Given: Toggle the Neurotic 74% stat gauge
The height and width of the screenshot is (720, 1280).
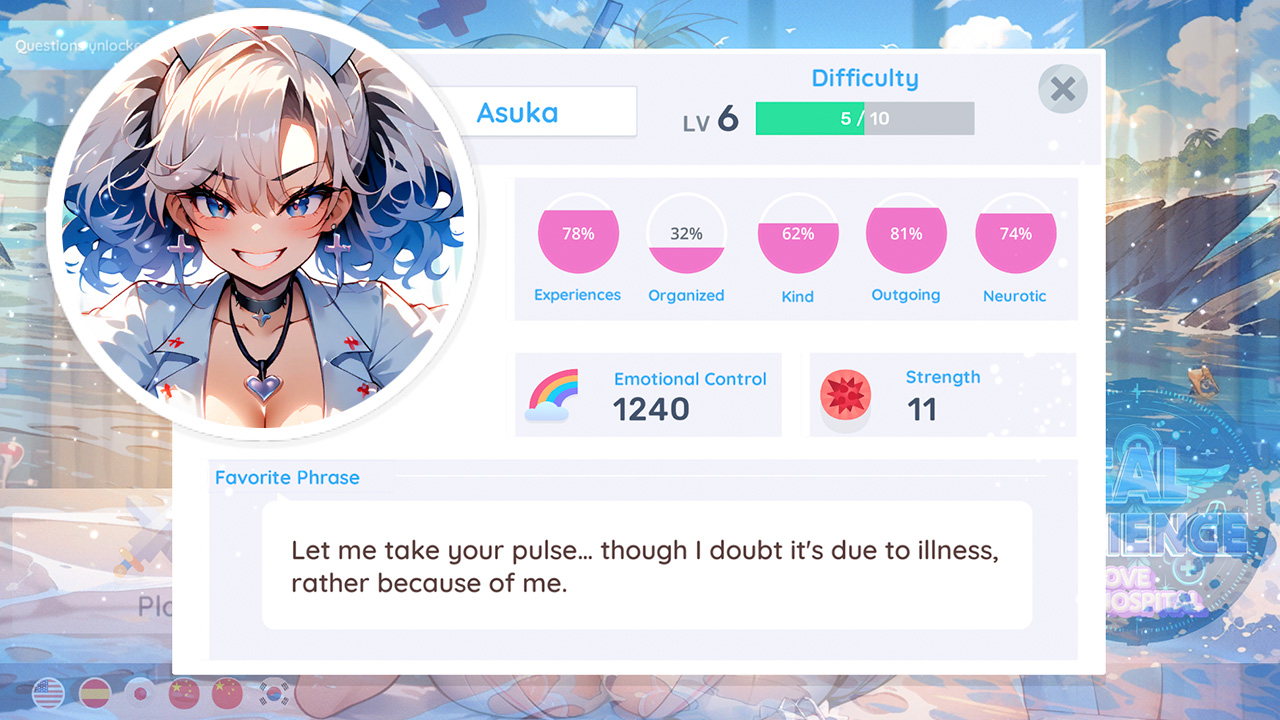Looking at the screenshot, I should (x=1016, y=233).
